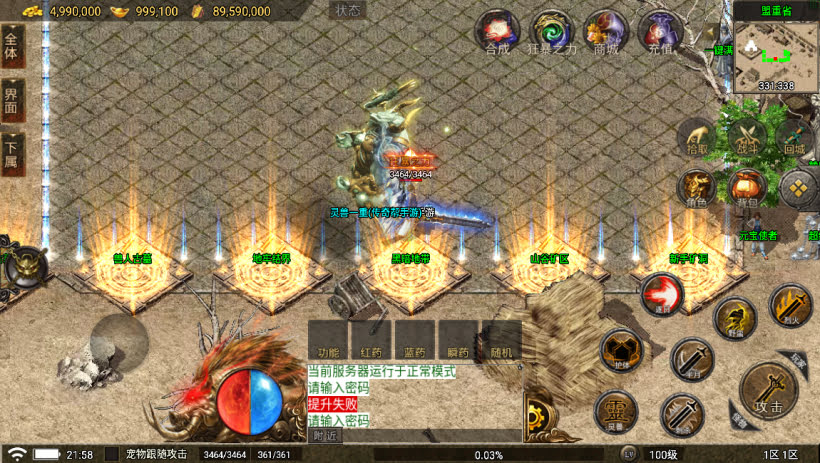Open the 灵兽 spirit beast button
The width and height of the screenshot is (820, 463).
pos(616,412)
